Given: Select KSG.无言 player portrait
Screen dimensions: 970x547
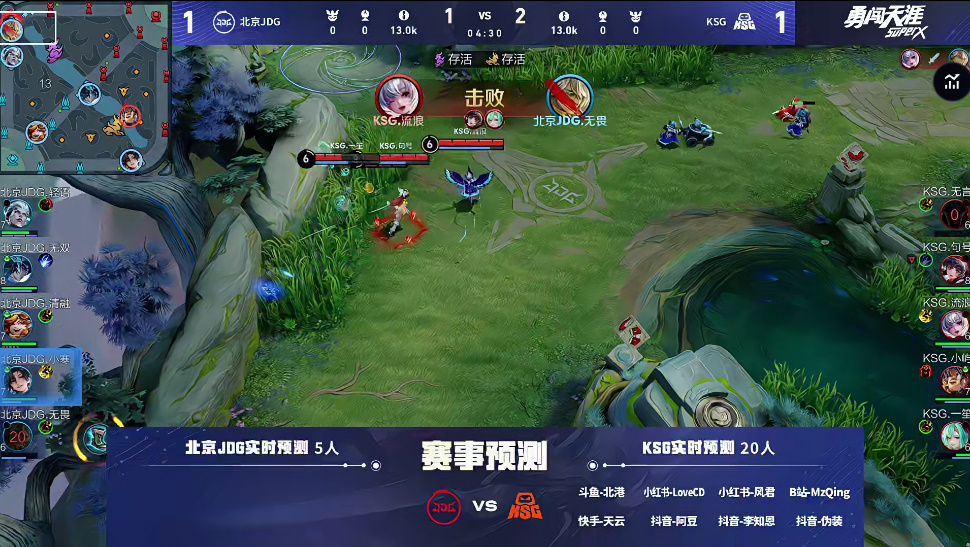Looking at the screenshot, I should (953, 213).
